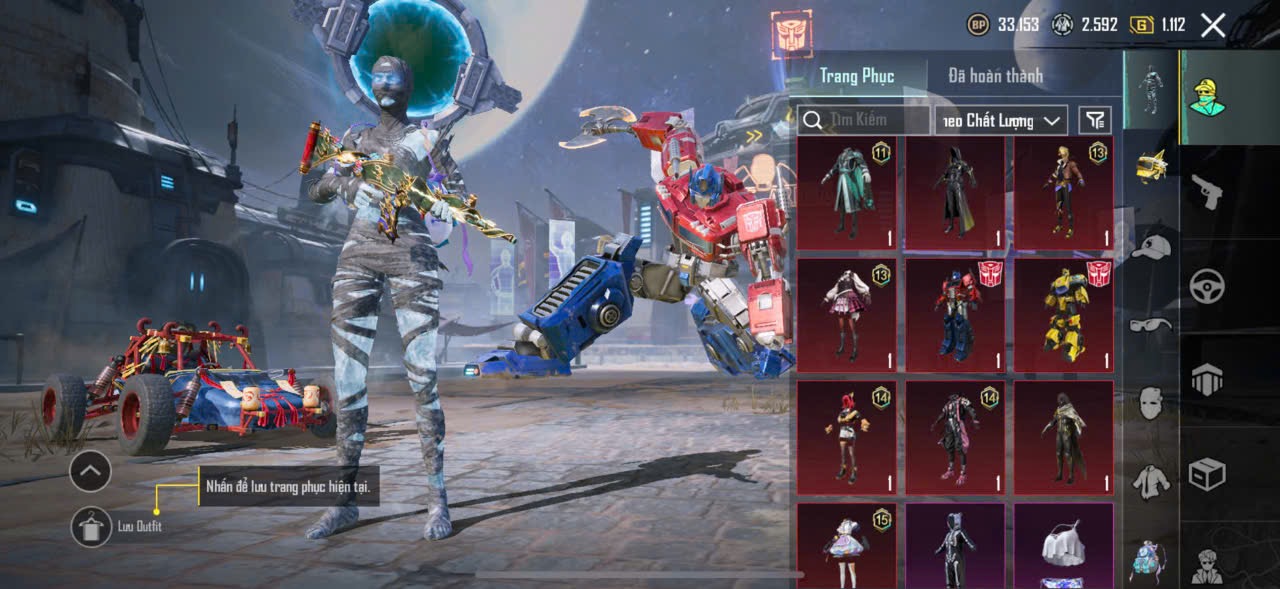Open the Chất Lượng sort dropdown

[x=1000, y=120]
